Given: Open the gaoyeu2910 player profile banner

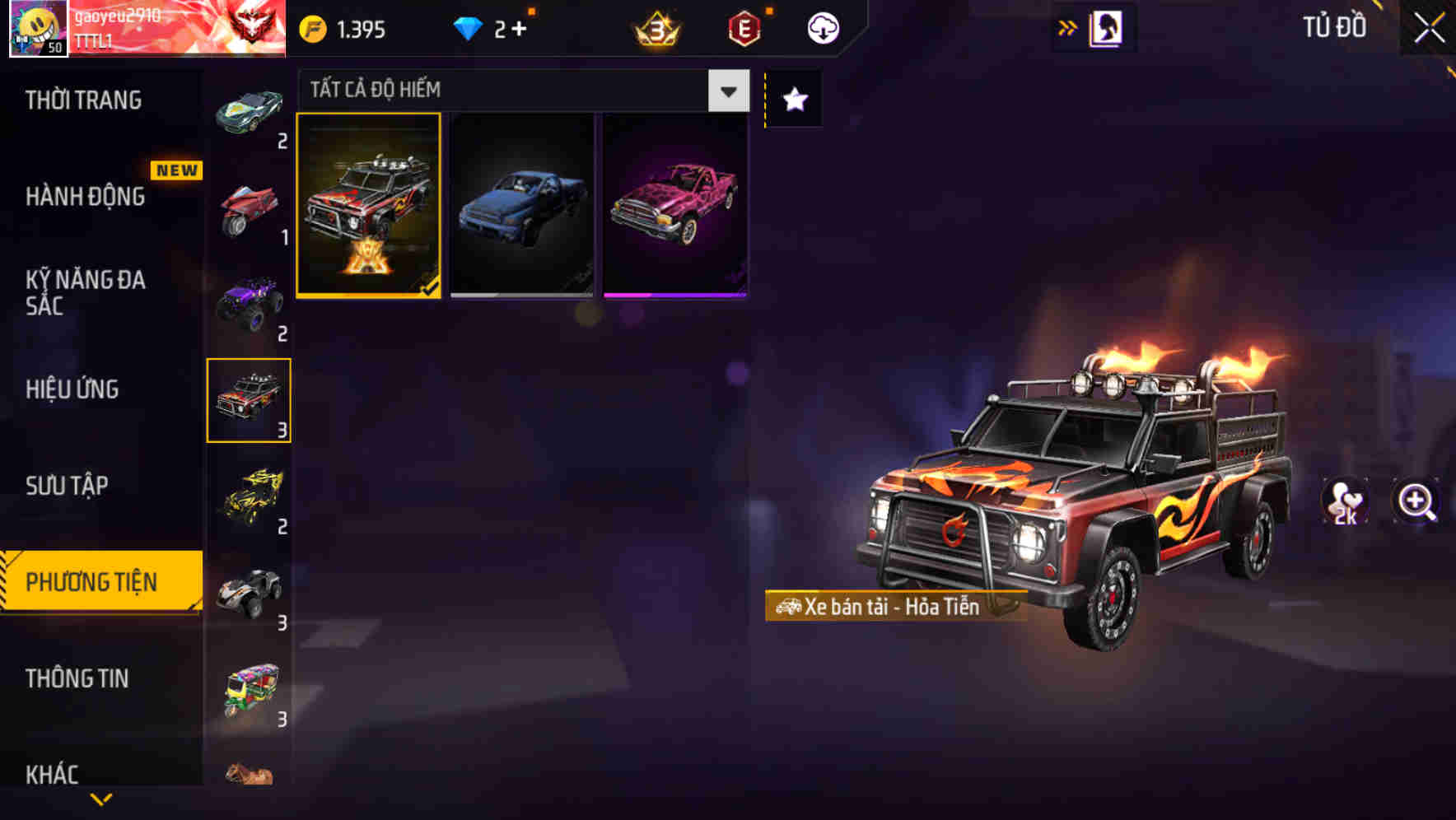Looking at the screenshot, I should point(148,29).
